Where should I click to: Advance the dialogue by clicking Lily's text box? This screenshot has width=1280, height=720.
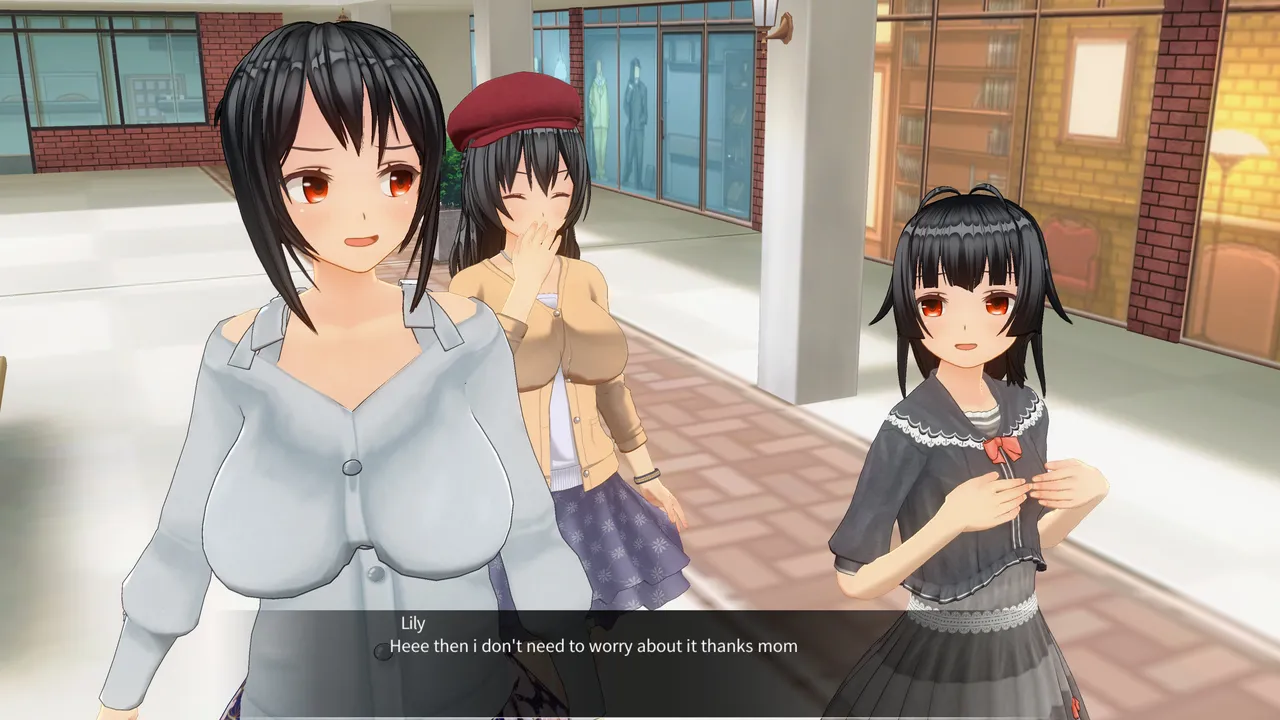tap(640, 662)
